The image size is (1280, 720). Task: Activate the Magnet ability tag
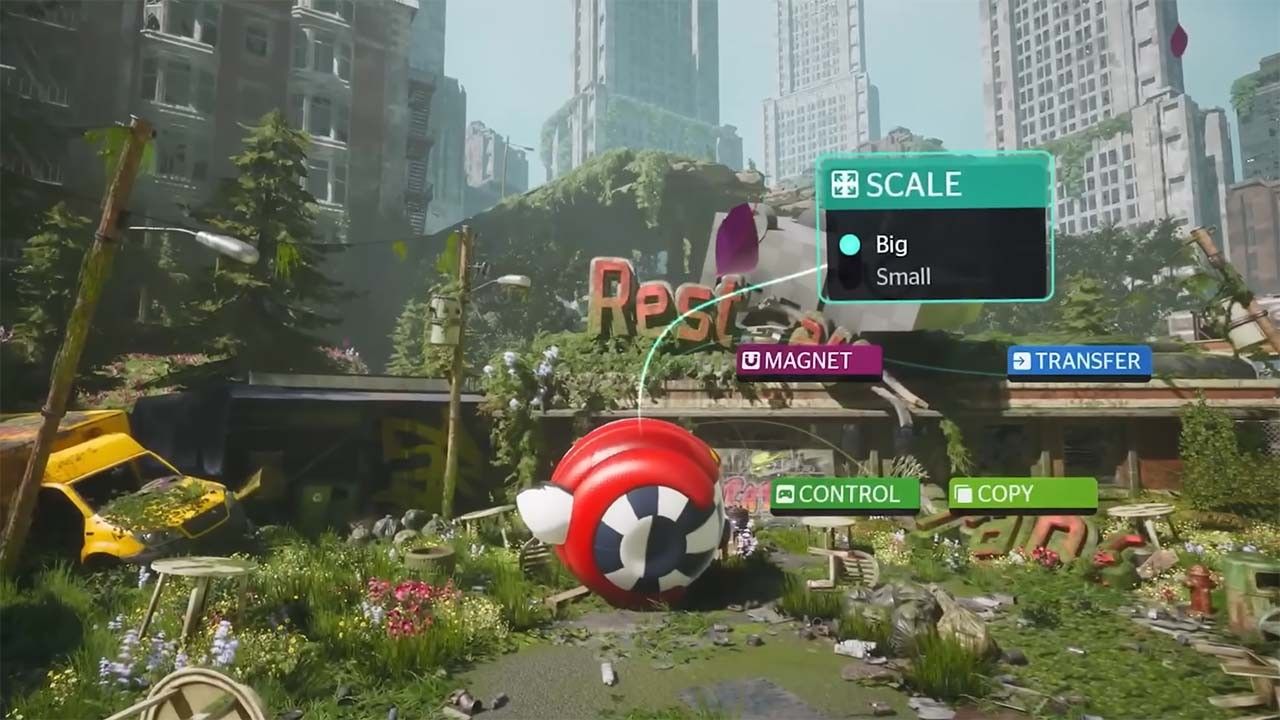[809, 361]
